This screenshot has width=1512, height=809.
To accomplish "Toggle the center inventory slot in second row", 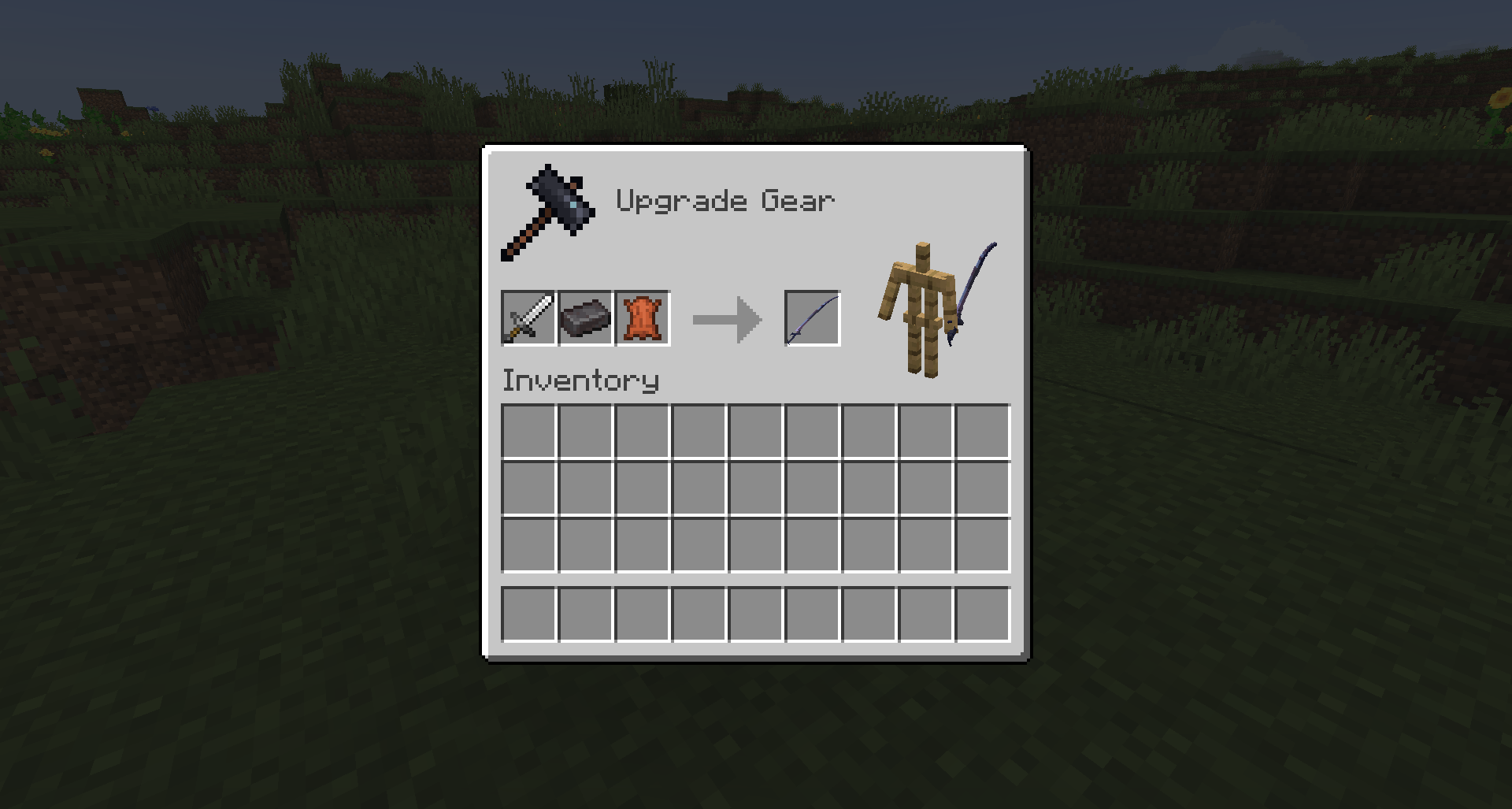I will click(754, 488).
